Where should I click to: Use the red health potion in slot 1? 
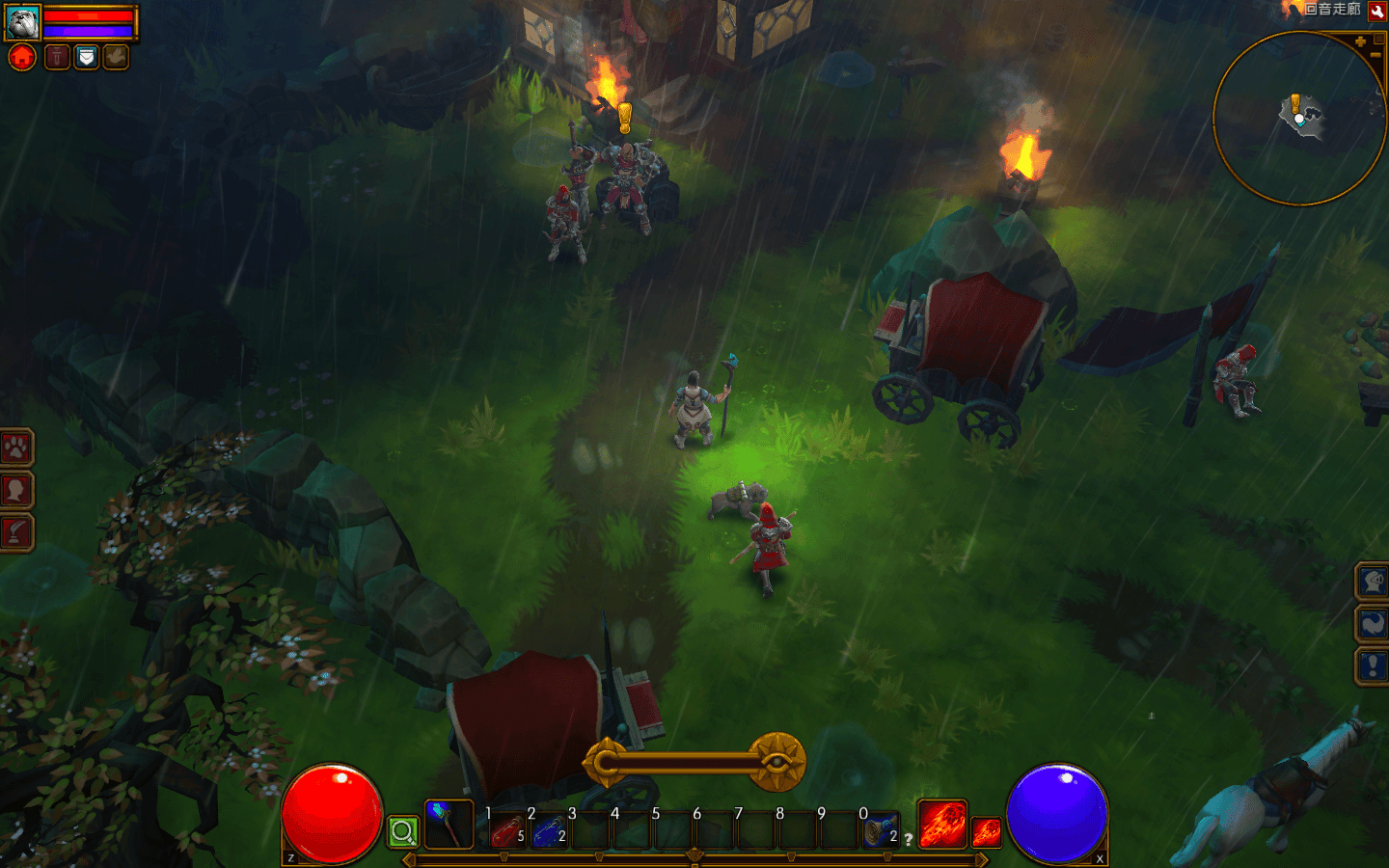pyautogui.click(x=507, y=831)
